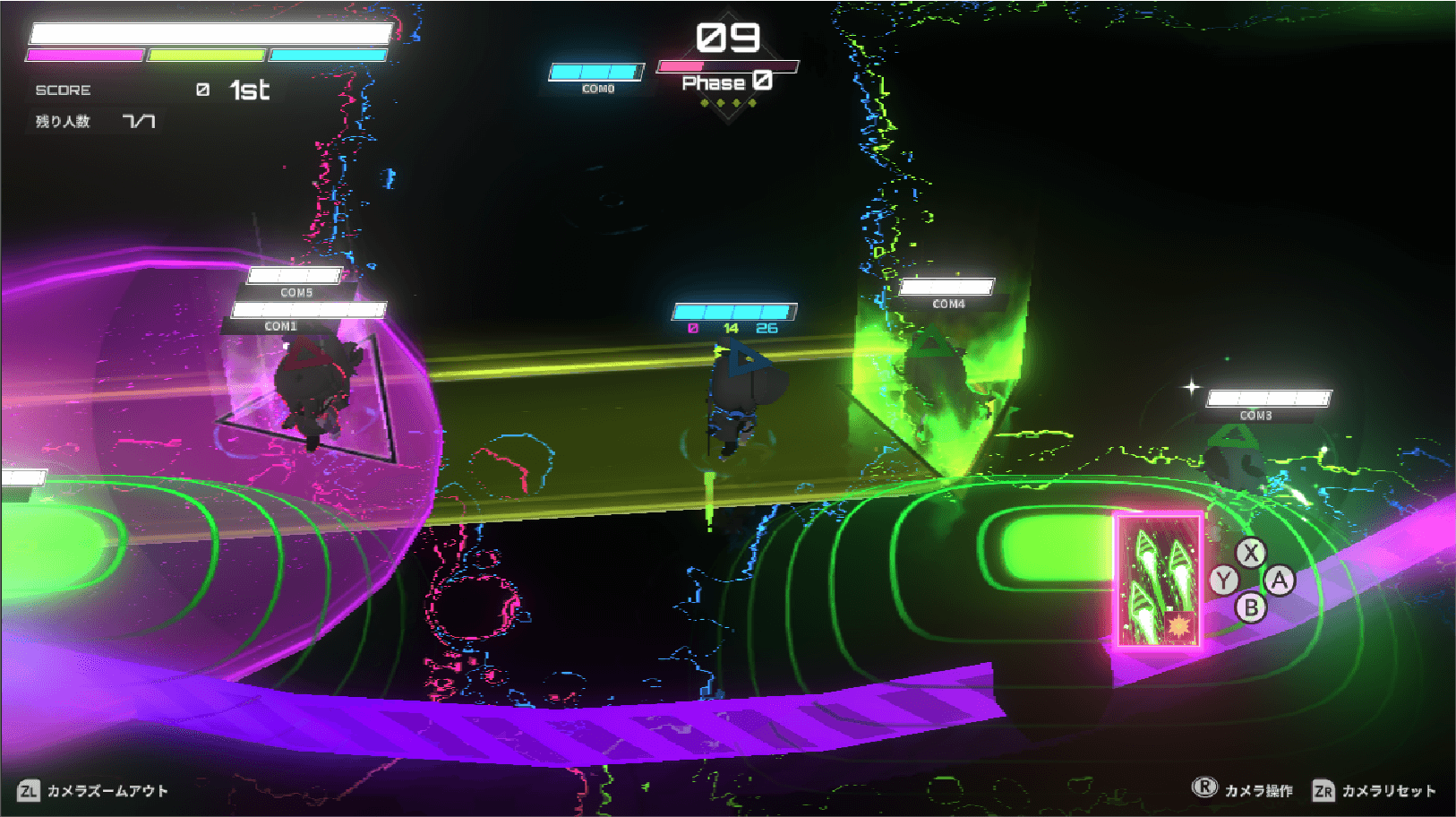
Task: Select the green rocket skill card
Action: (x=1158, y=580)
